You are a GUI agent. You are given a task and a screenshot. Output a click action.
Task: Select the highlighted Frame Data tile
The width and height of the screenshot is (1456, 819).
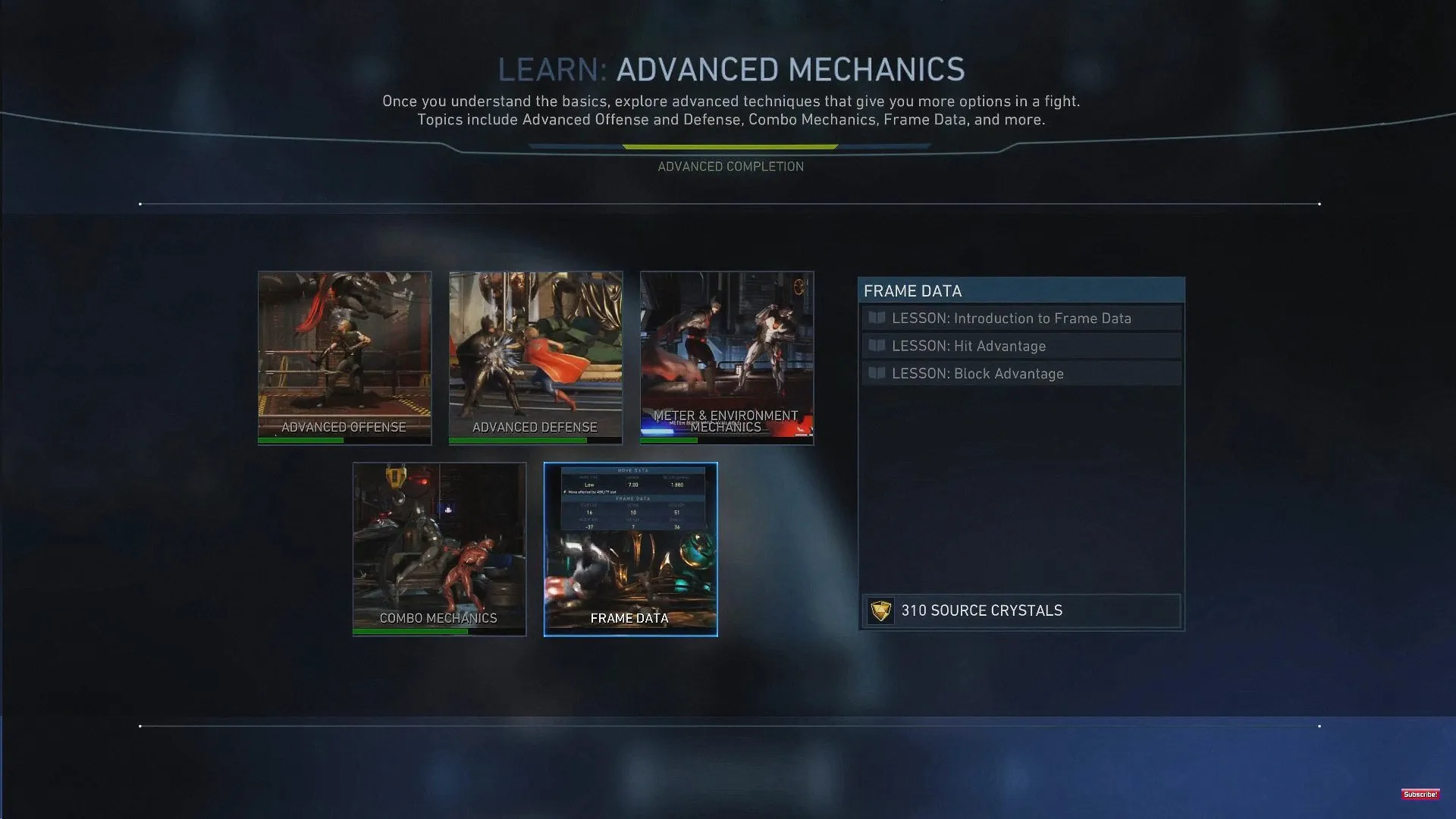point(630,549)
